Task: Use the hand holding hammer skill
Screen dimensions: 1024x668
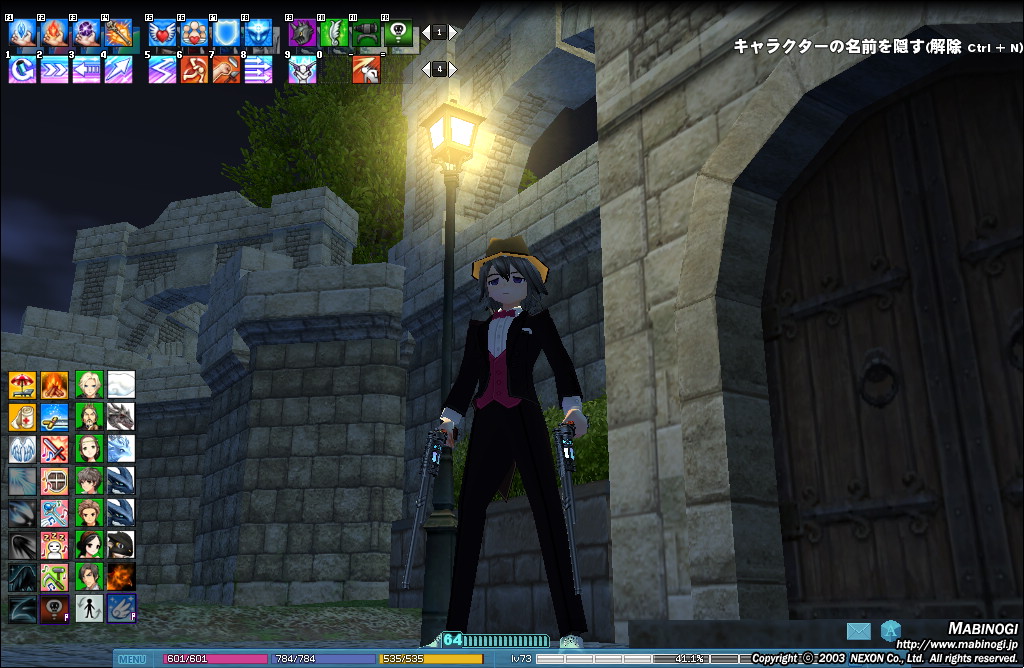Action: pos(226,70)
